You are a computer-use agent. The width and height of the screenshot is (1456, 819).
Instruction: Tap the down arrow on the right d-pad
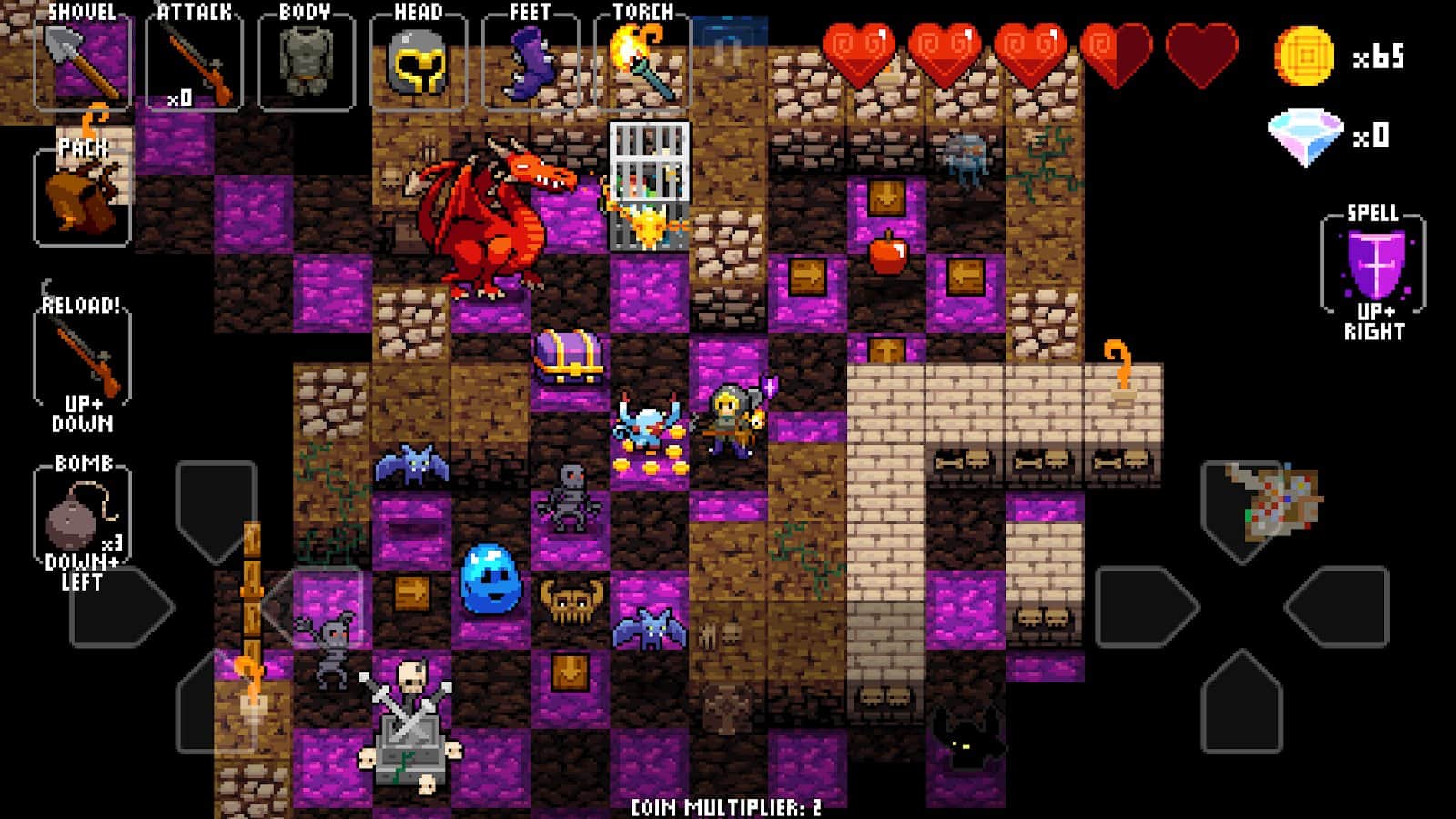[x=1241, y=703]
